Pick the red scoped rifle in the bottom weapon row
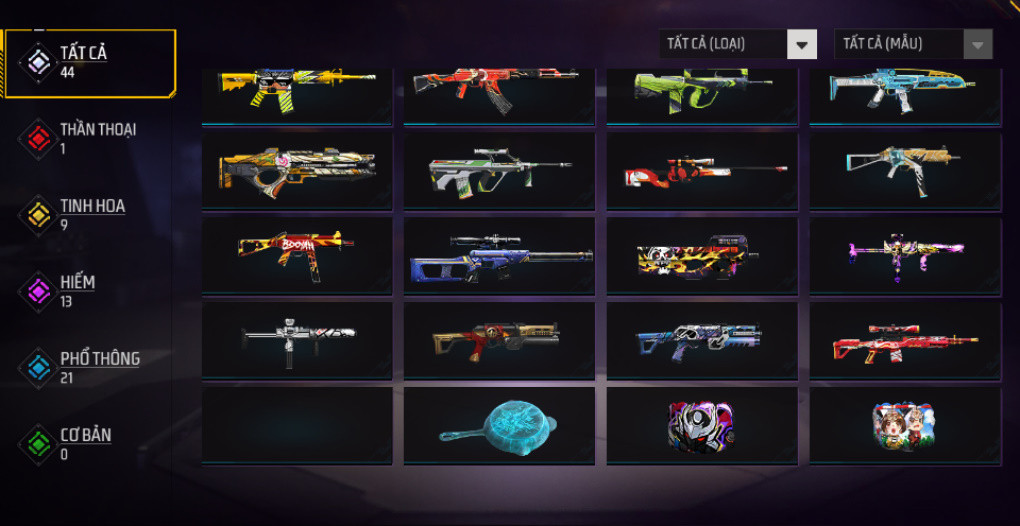The image size is (1020, 526). click(905, 342)
